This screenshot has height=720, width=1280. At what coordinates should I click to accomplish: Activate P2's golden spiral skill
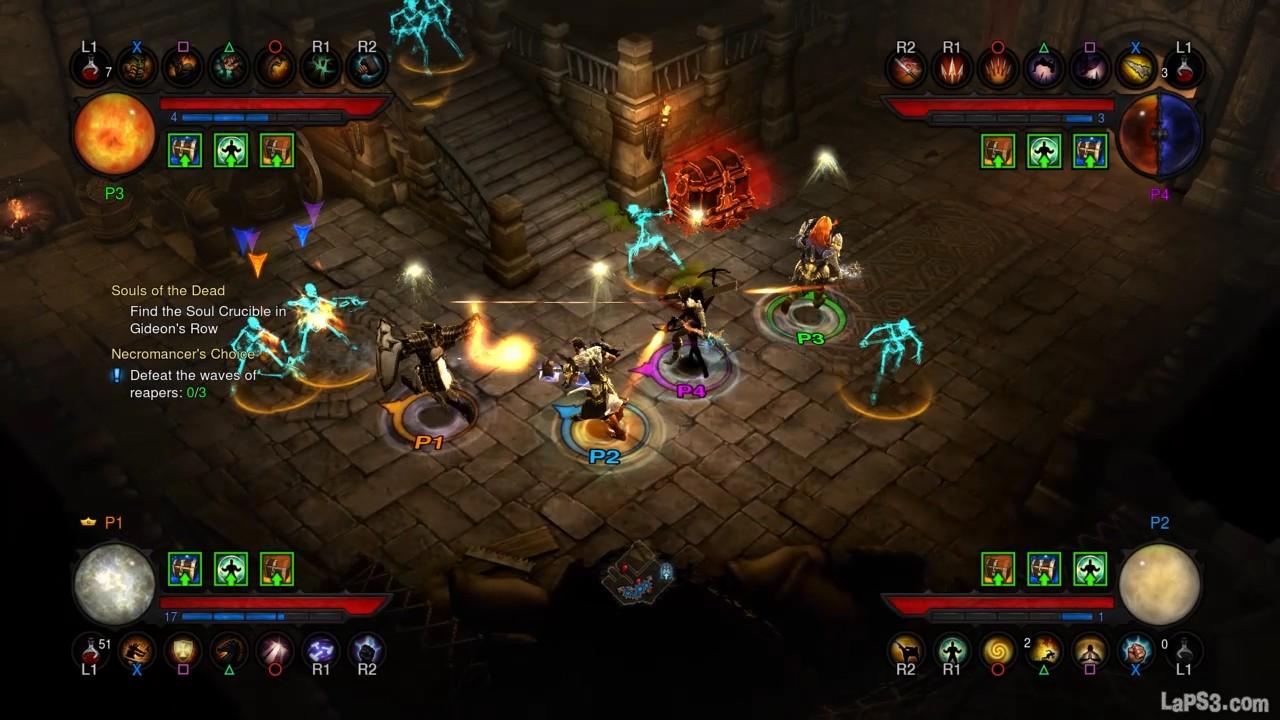coord(997,650)
